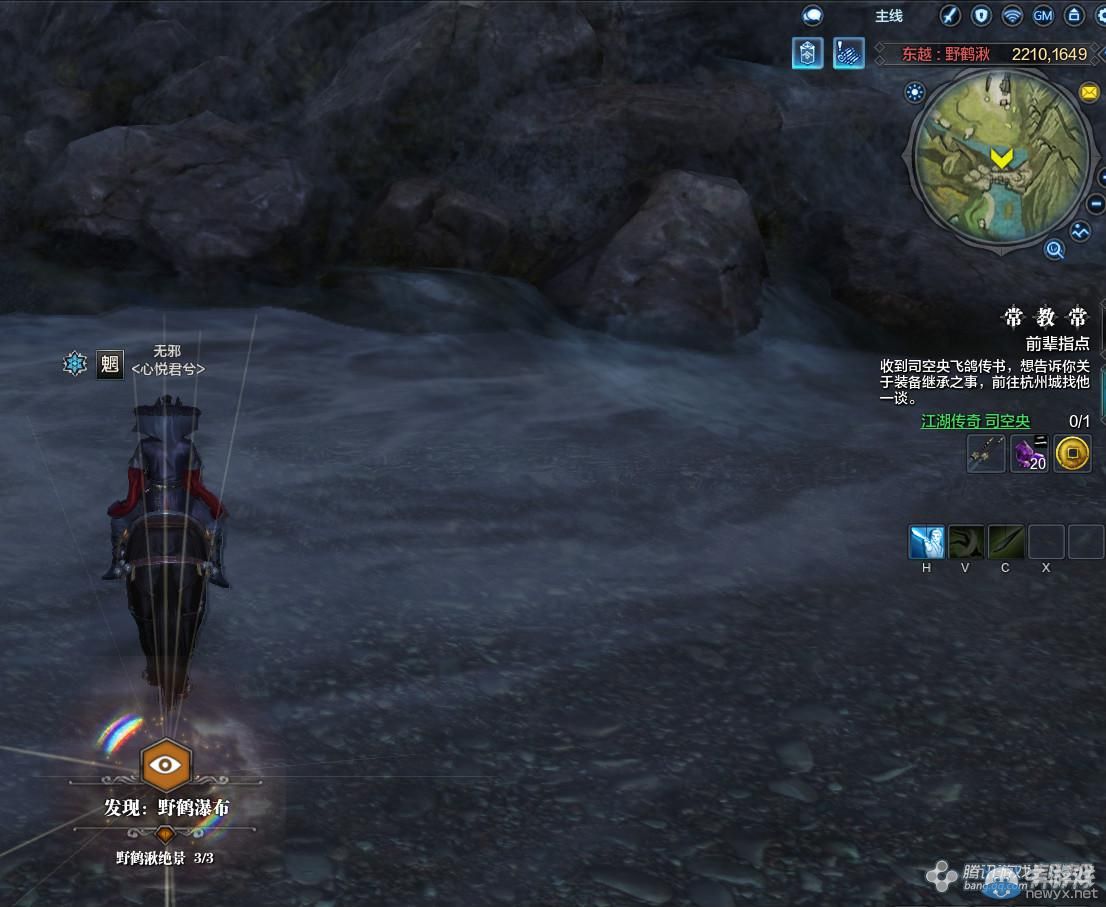Click the padlock icon in top bar
This screenshot has width=1106, height=907.
click(1073, 16)
